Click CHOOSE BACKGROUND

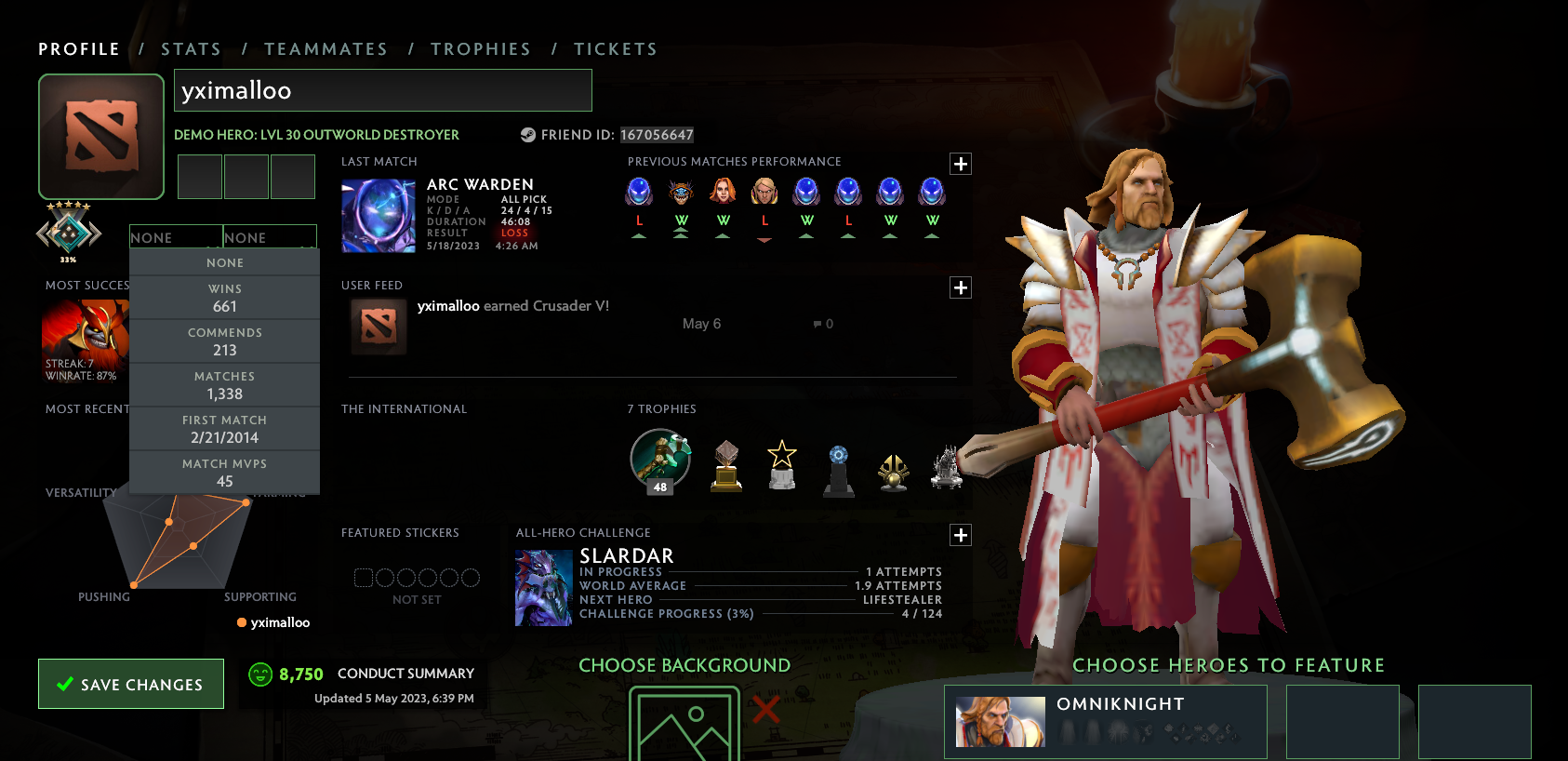[x=684, y=665]
